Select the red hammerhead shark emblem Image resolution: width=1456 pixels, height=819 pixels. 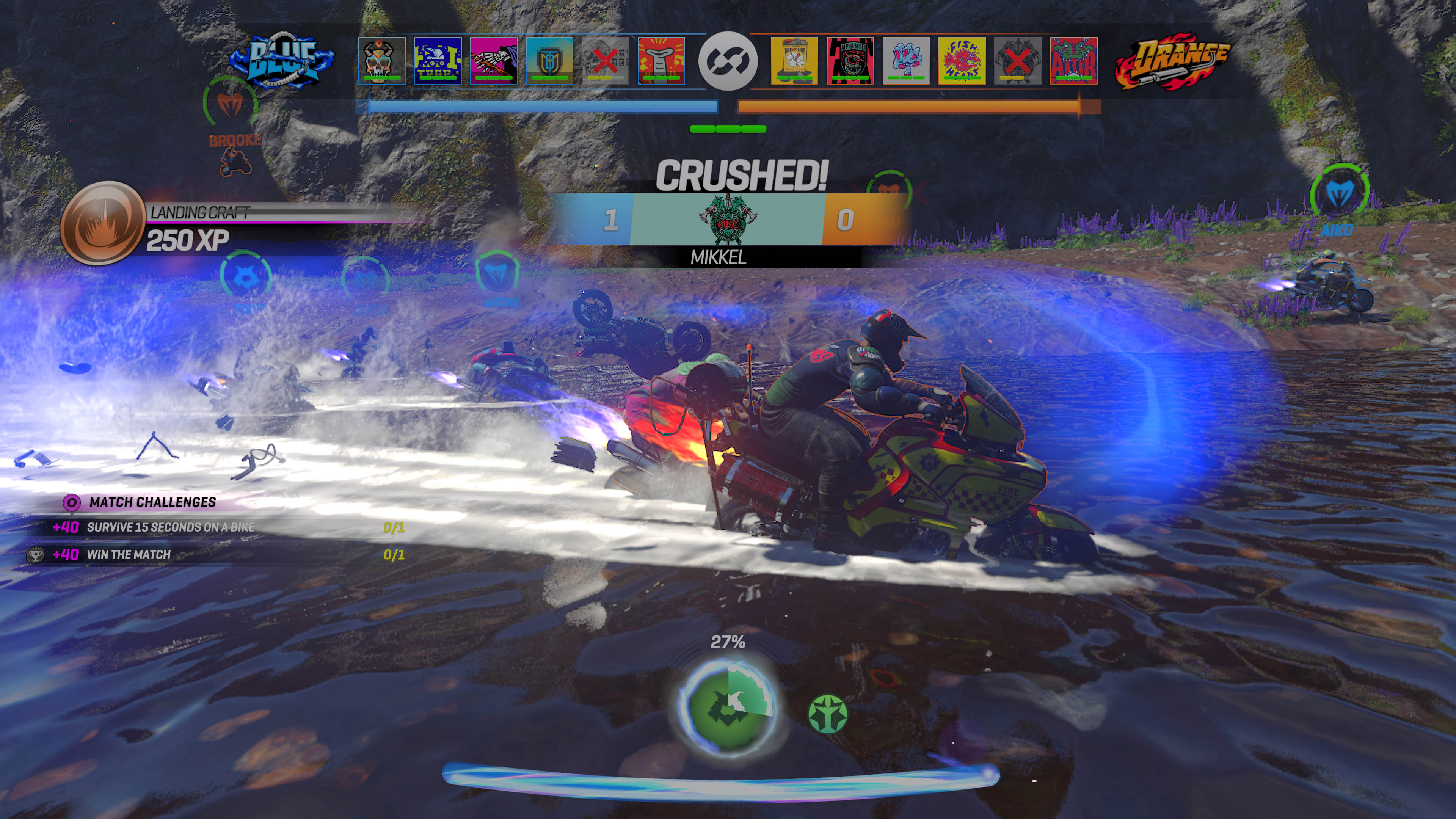(661, 61)
